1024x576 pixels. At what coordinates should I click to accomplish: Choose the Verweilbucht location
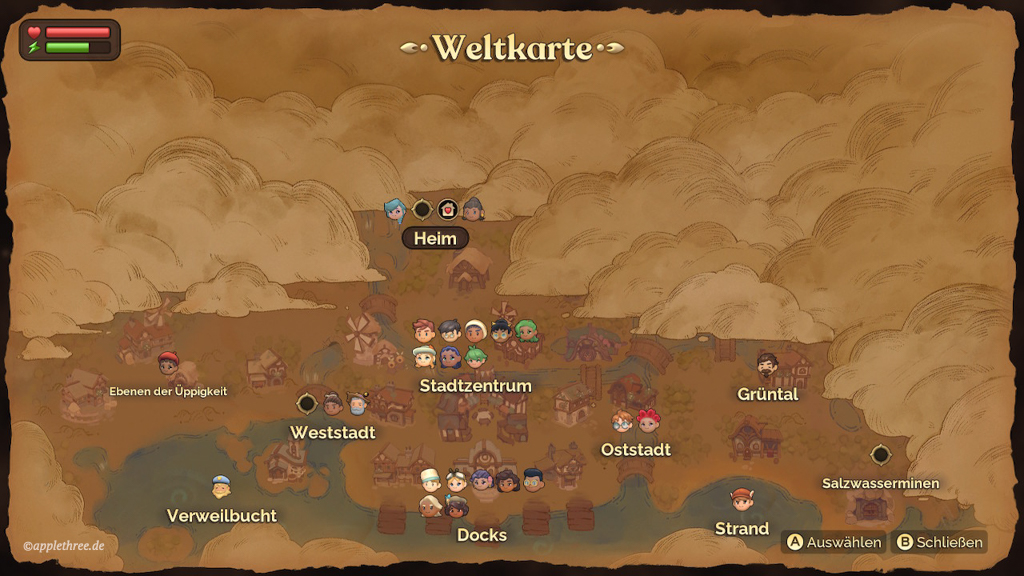click(x=222, y=516)
